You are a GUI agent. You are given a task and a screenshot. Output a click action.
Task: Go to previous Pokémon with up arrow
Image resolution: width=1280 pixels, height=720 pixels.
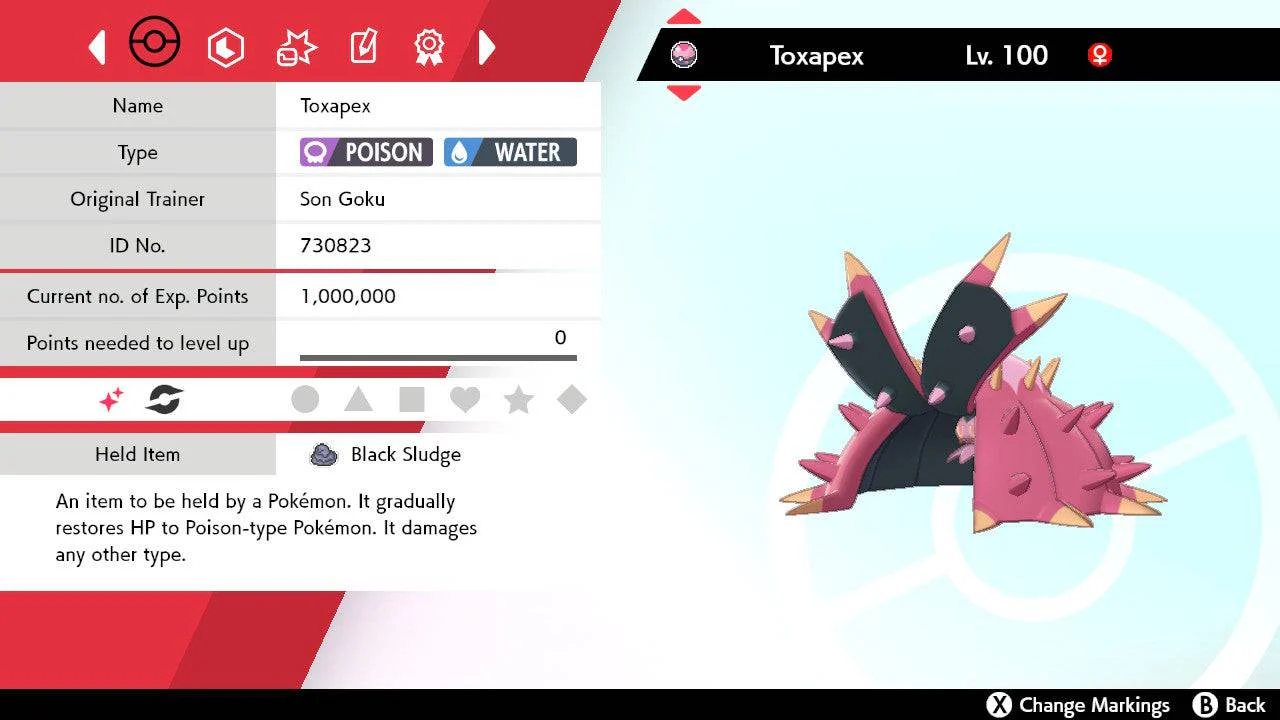click(683, 17)
